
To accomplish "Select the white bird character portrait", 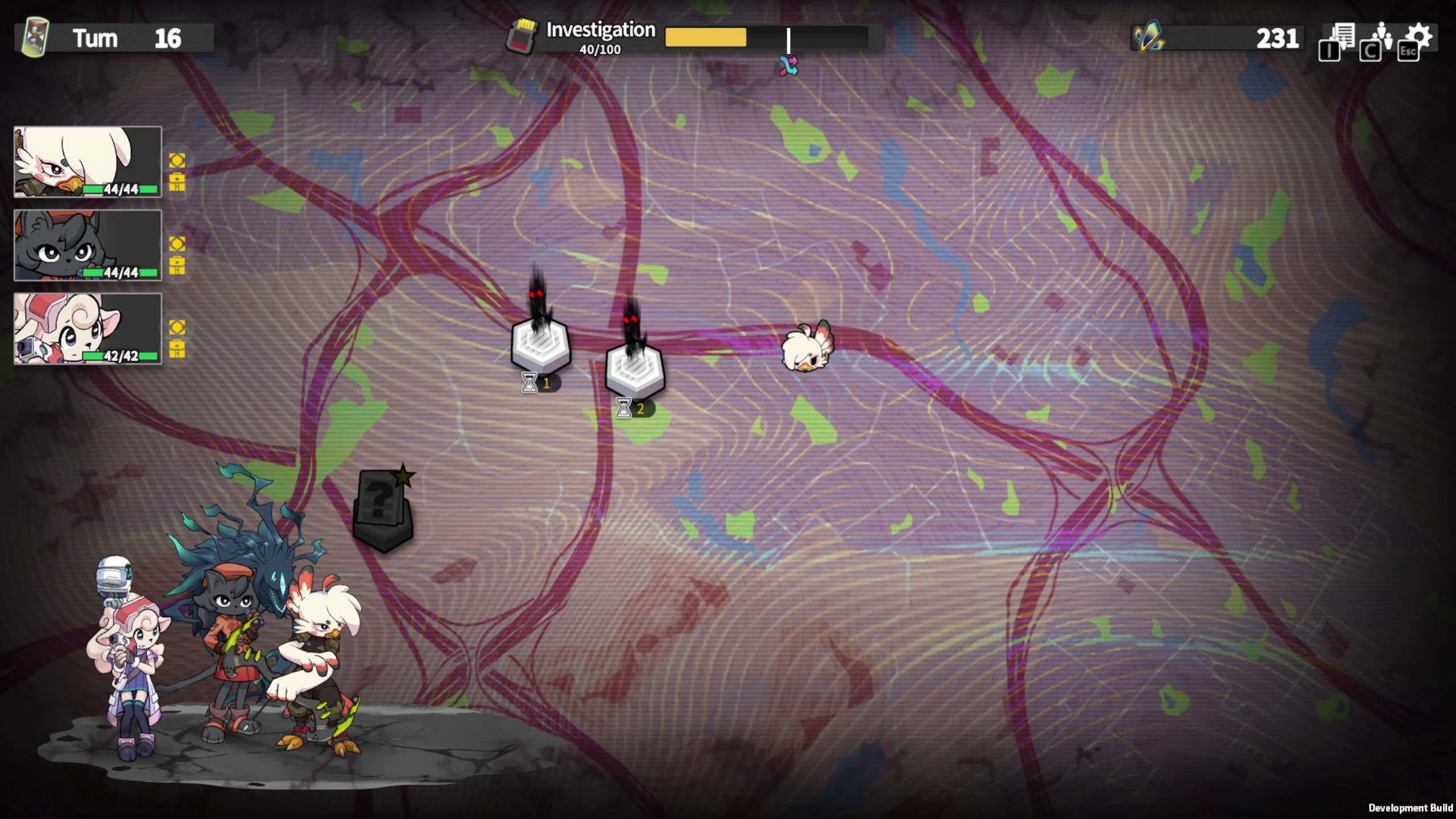I will (88, 162).
